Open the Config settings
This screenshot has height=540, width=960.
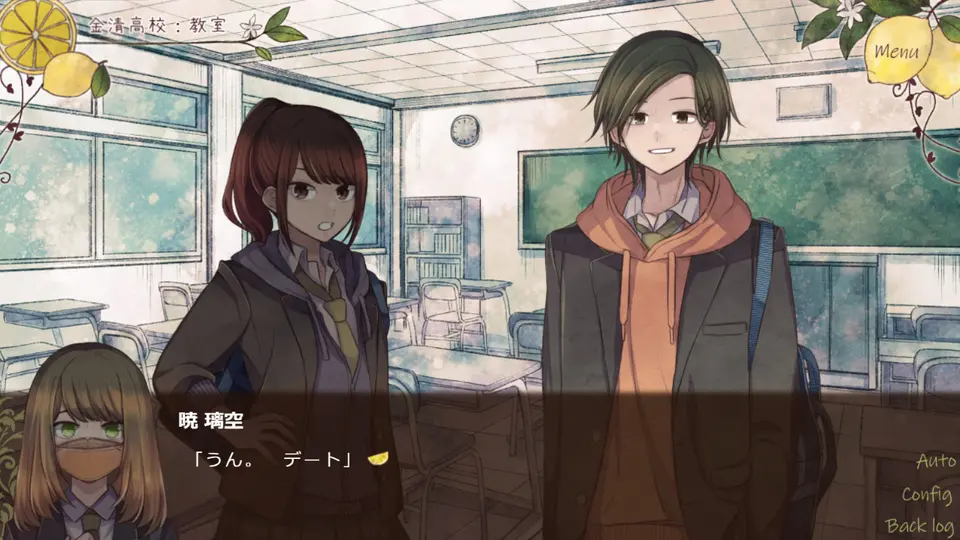927,494
